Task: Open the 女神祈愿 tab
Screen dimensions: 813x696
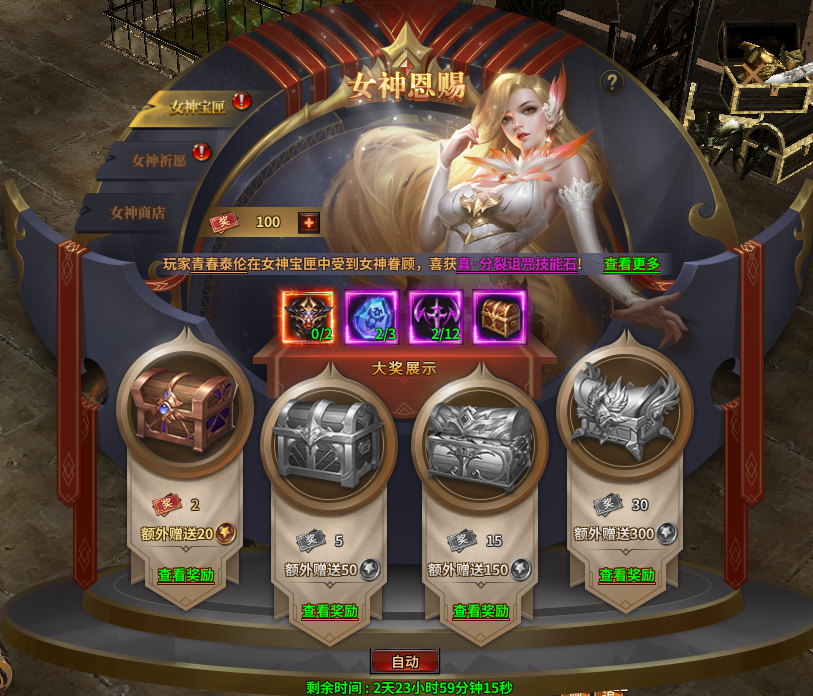Action: (x=158, y=159)
